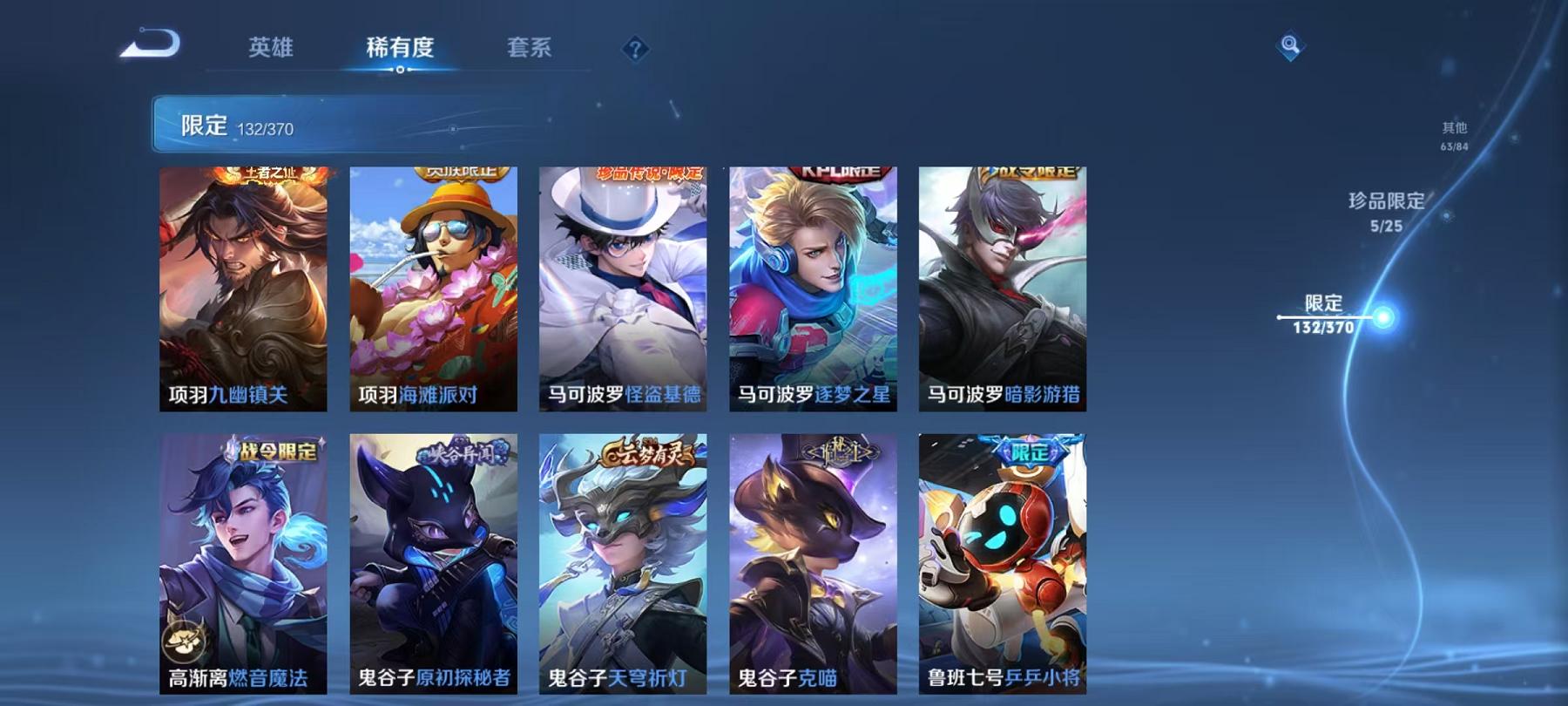The width and height of the screenshot is (1568, 706).
Task: Open the help question mark icon beside tabs
Action: click(x=637, y=51)
